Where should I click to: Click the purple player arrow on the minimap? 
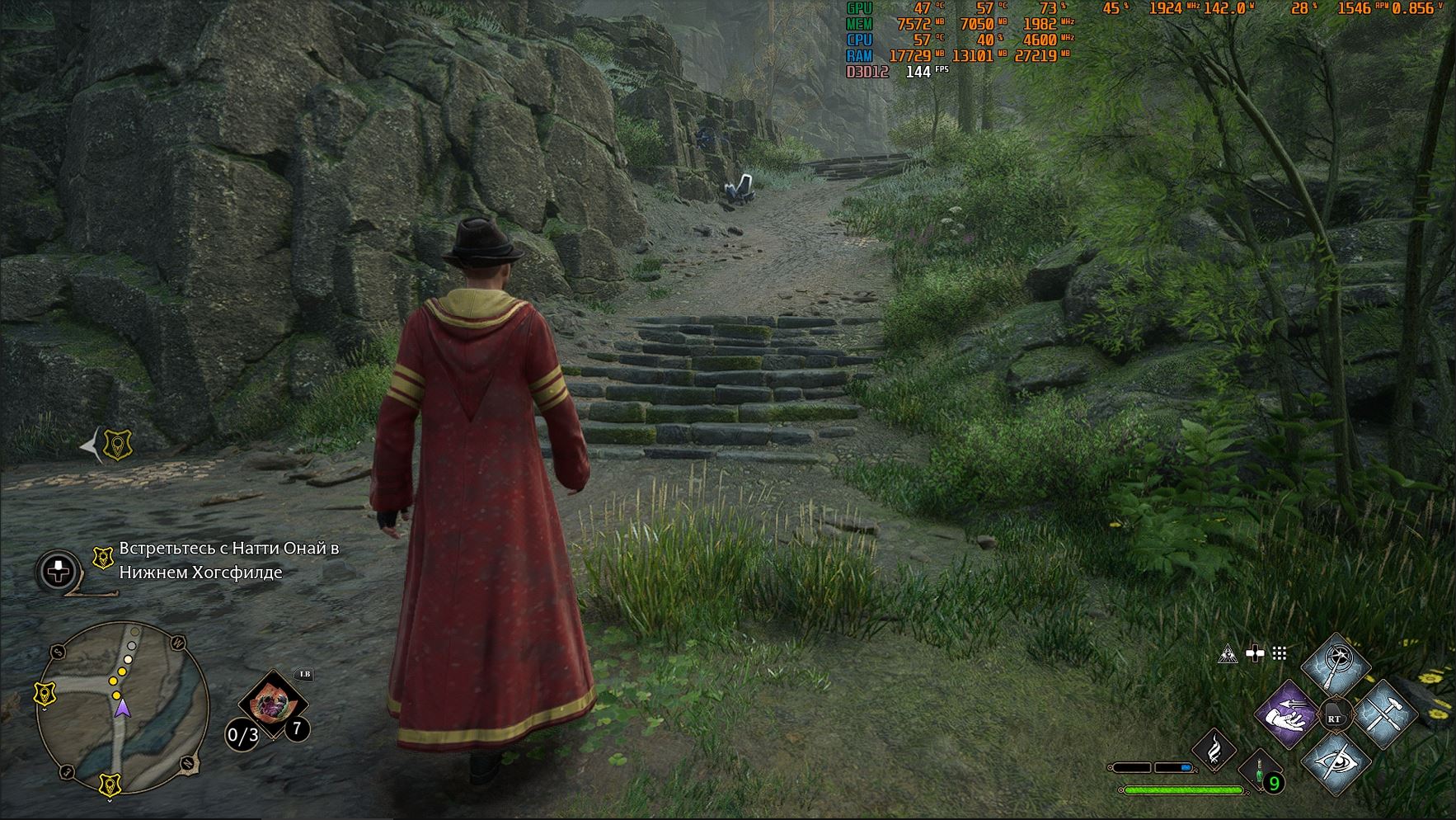(123, 709)
